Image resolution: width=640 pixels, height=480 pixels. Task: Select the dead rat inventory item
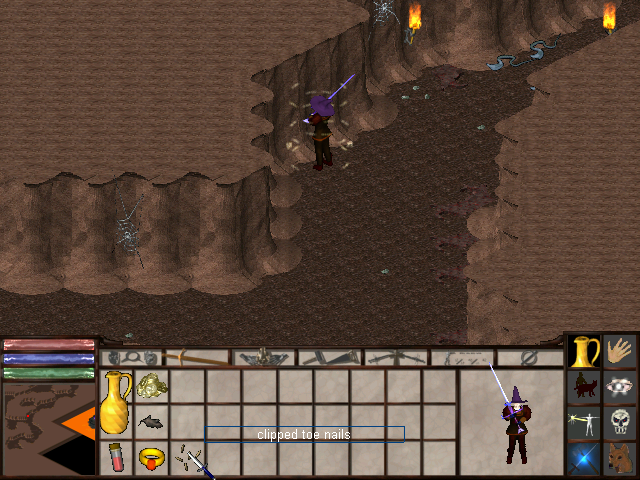tap(151, 421)
